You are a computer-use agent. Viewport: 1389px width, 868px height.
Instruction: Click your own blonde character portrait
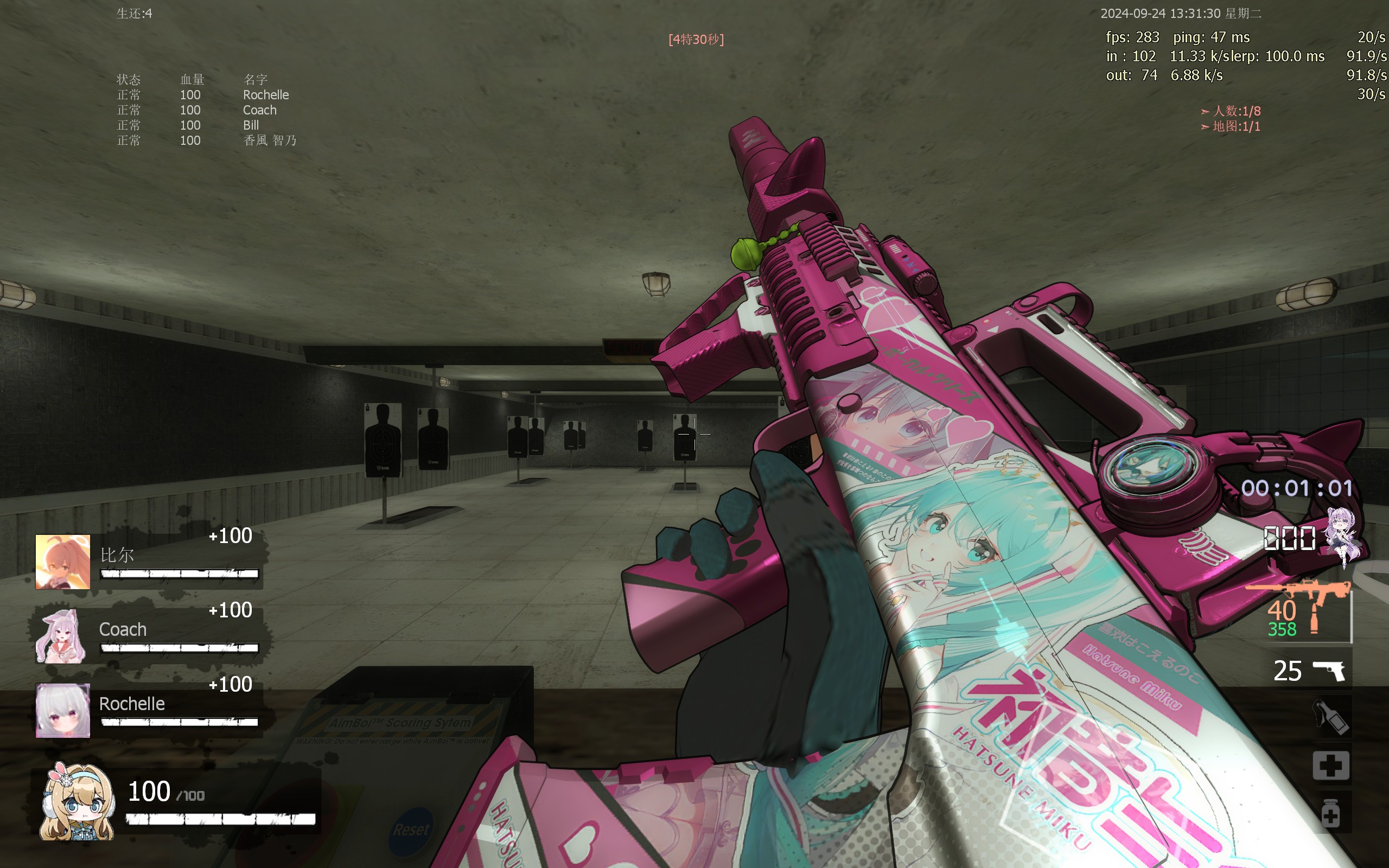point(77,801)
